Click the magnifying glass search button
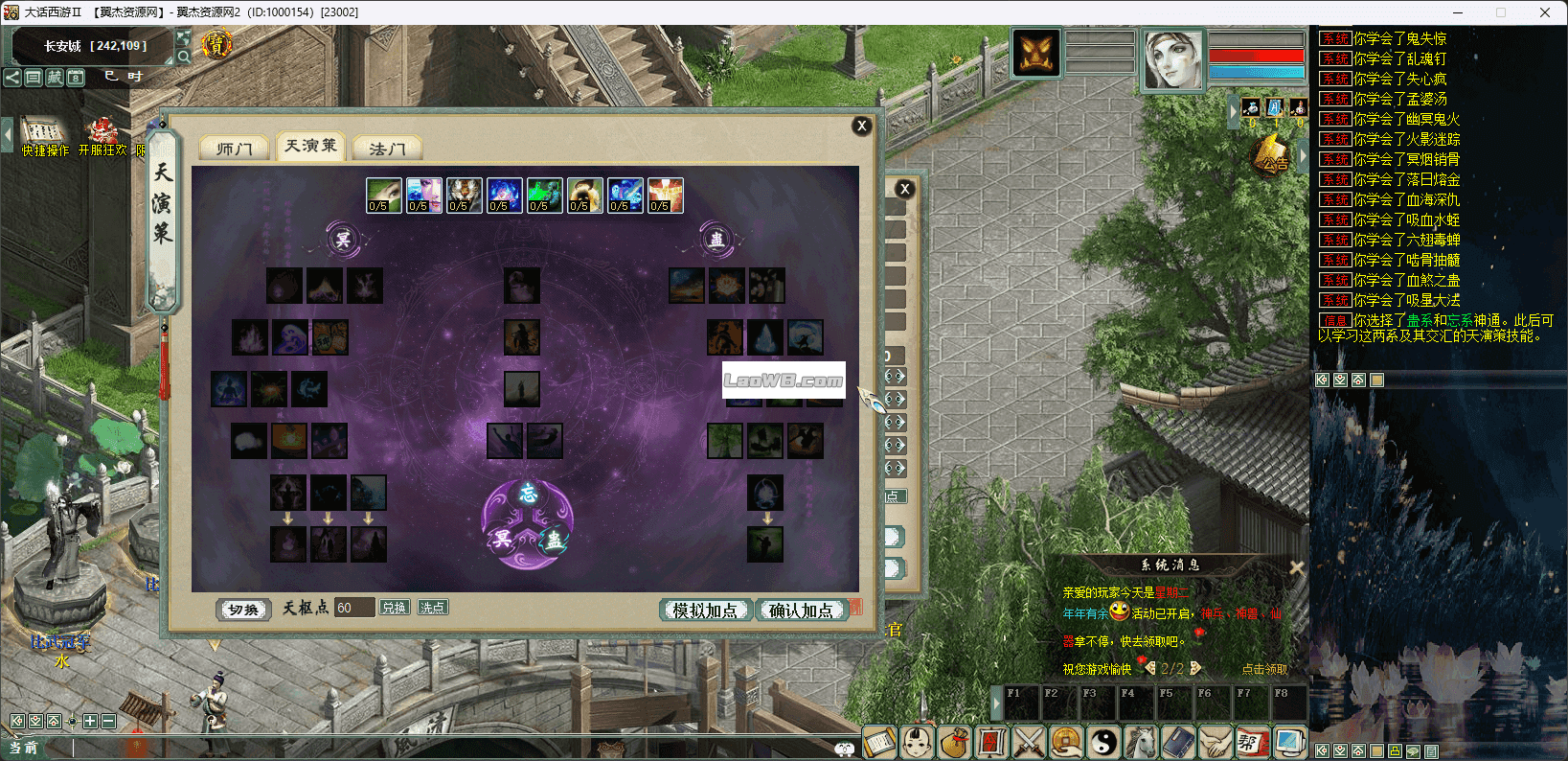1568x761 pixels. (x=183, y=57)
